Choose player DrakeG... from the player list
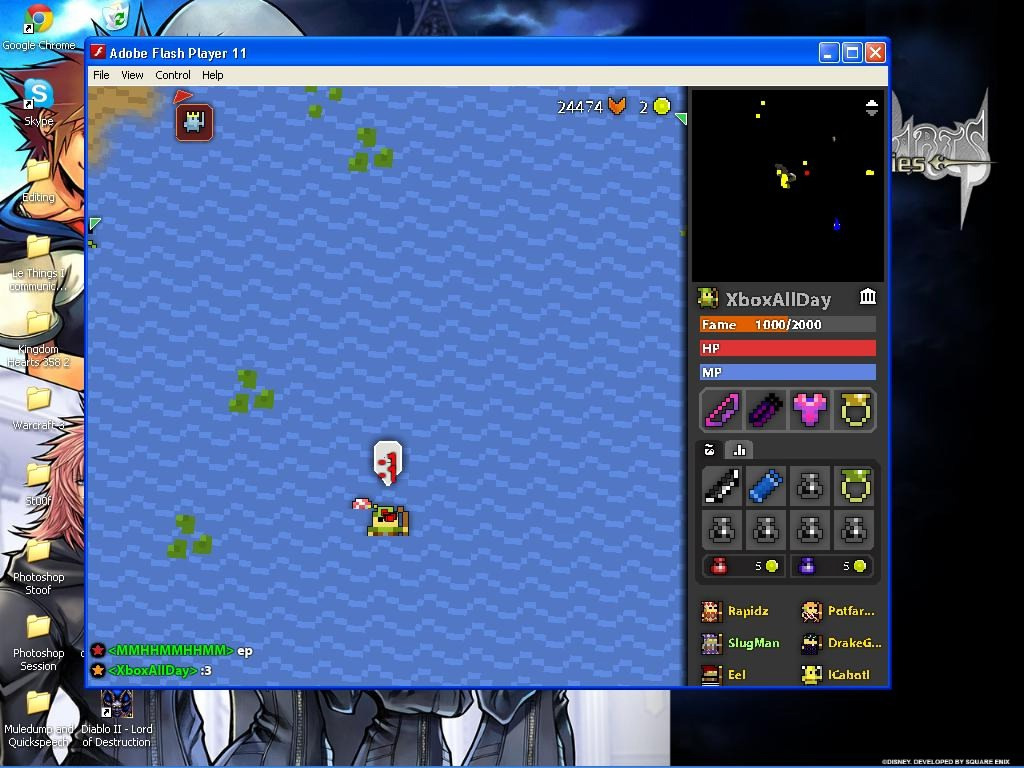 [x=842, y=643]
